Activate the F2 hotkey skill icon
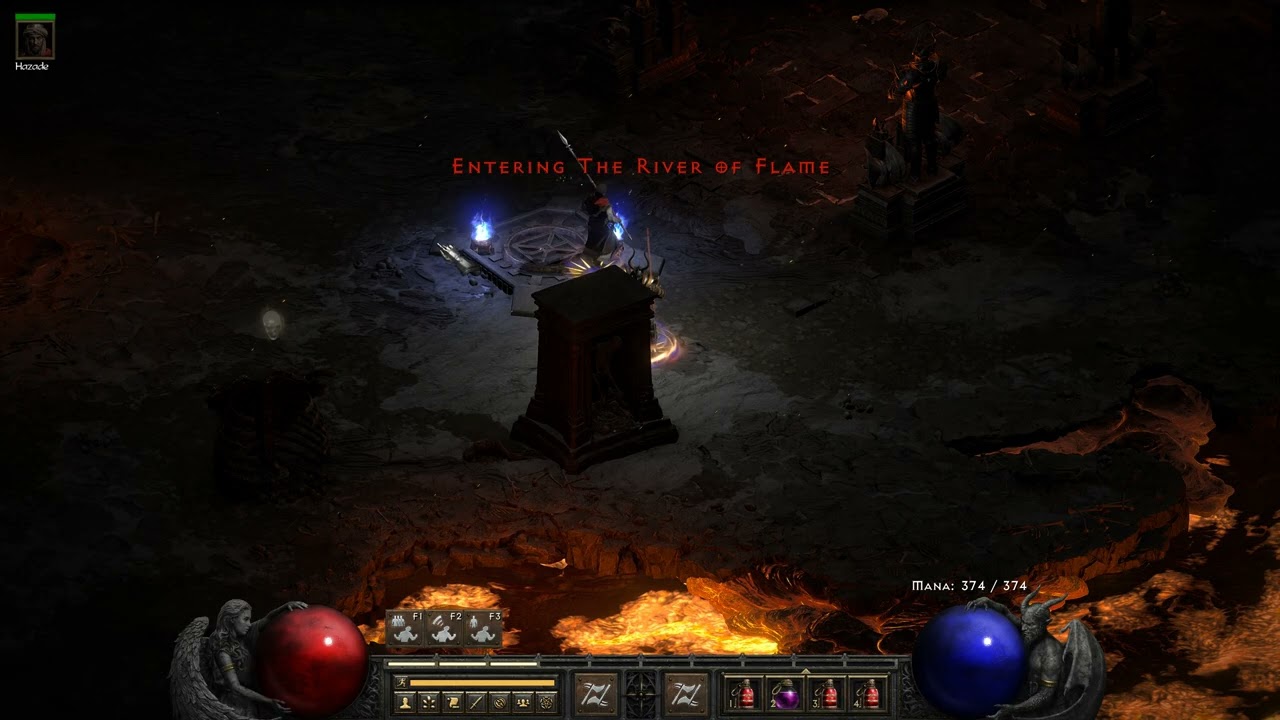This screenshot has width=1280, height=720. pos(442,630)
